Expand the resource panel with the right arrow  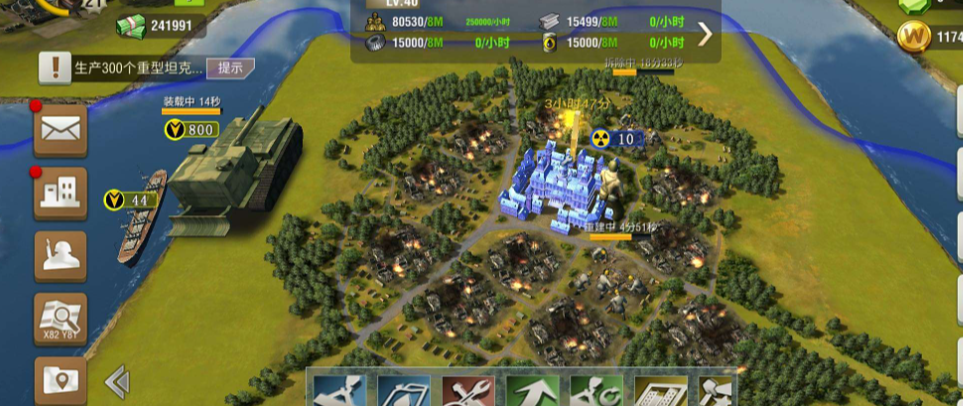(x=705, y=34)
